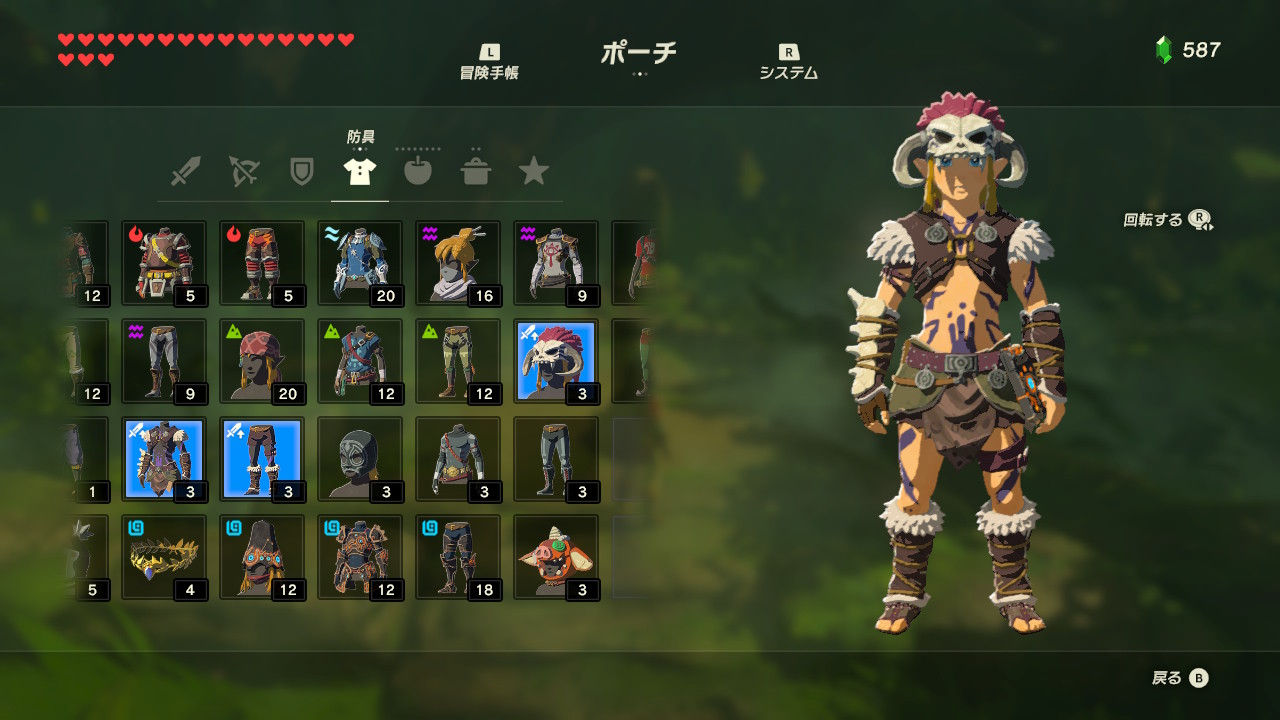The width and height of the screenshot is (1280, 720).
Task: Open the System menu page
Action: 788,62
